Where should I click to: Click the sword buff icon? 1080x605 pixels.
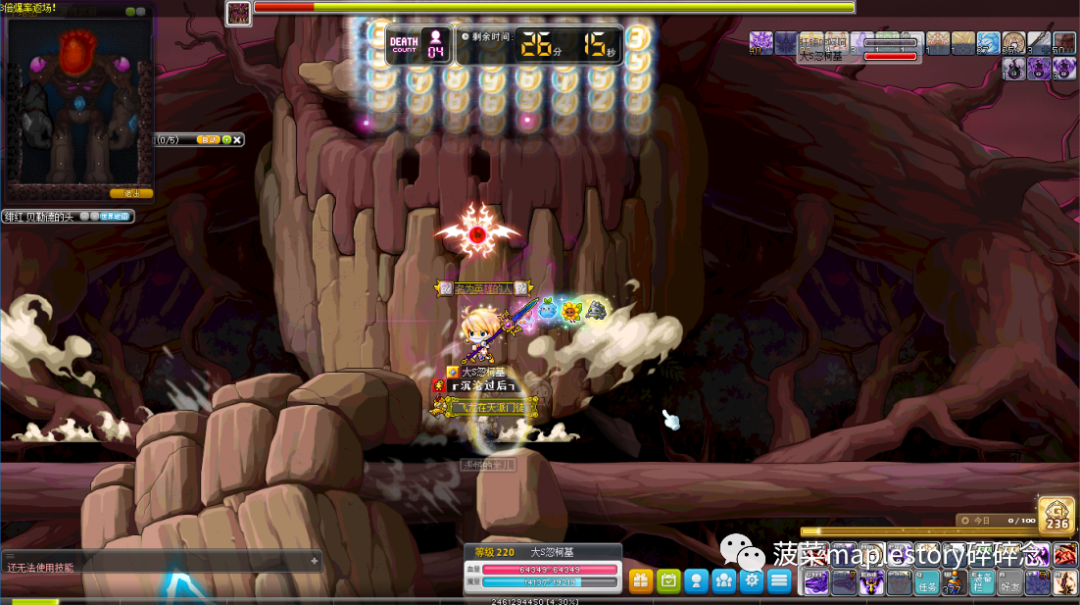tap(1039, 43)
